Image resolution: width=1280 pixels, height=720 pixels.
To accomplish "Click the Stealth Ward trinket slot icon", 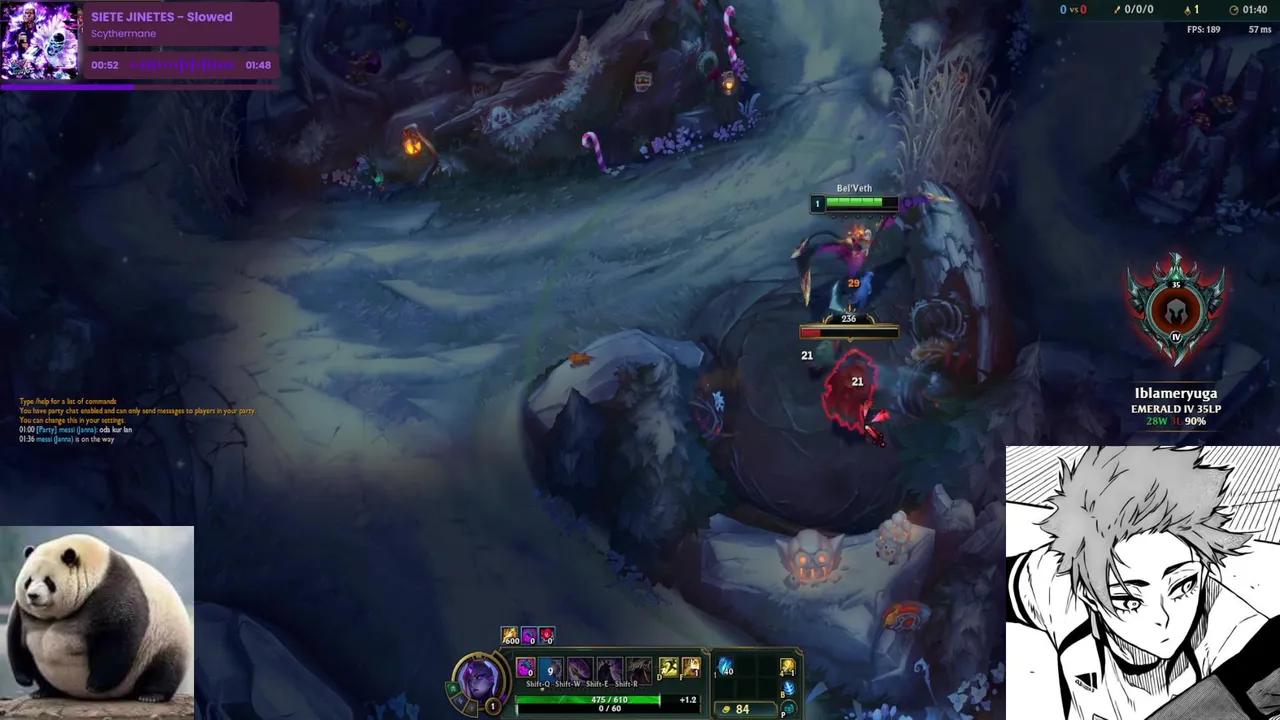I will click(x=788, y=665).
